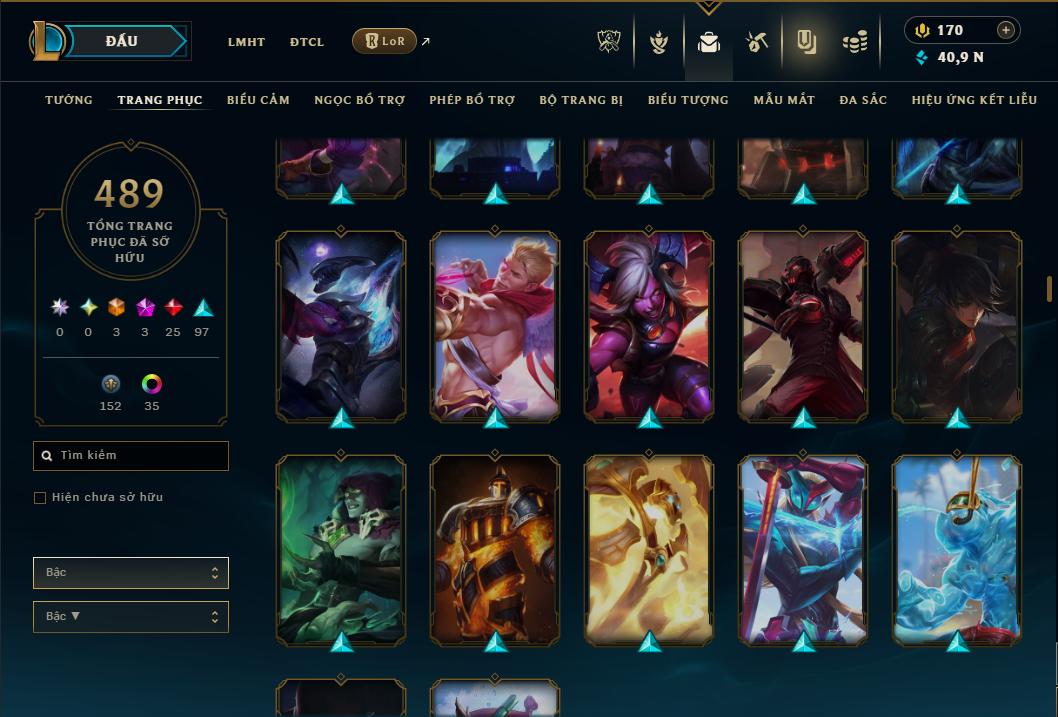Open the NGỌC BỔ TRỢ tab
The height and width of the screenshot is (717, 1058).
[x=359, y=100]
